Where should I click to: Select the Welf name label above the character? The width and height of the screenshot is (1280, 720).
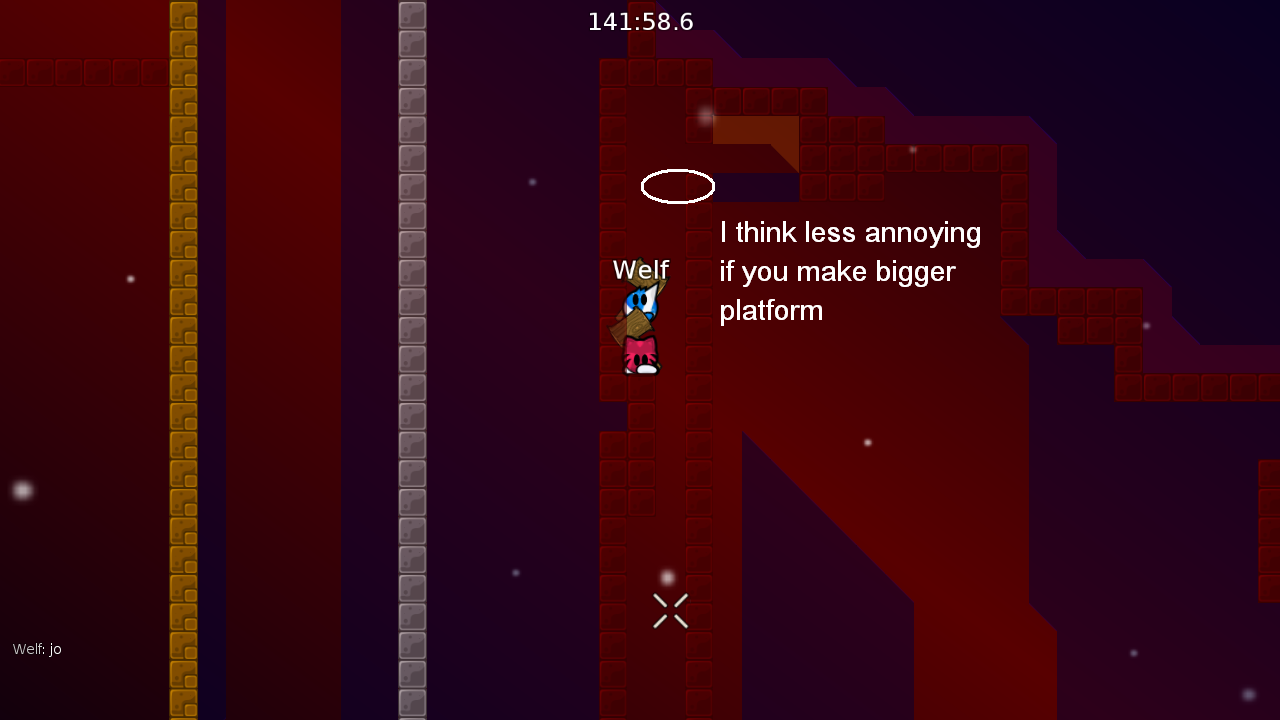[641, 270]
